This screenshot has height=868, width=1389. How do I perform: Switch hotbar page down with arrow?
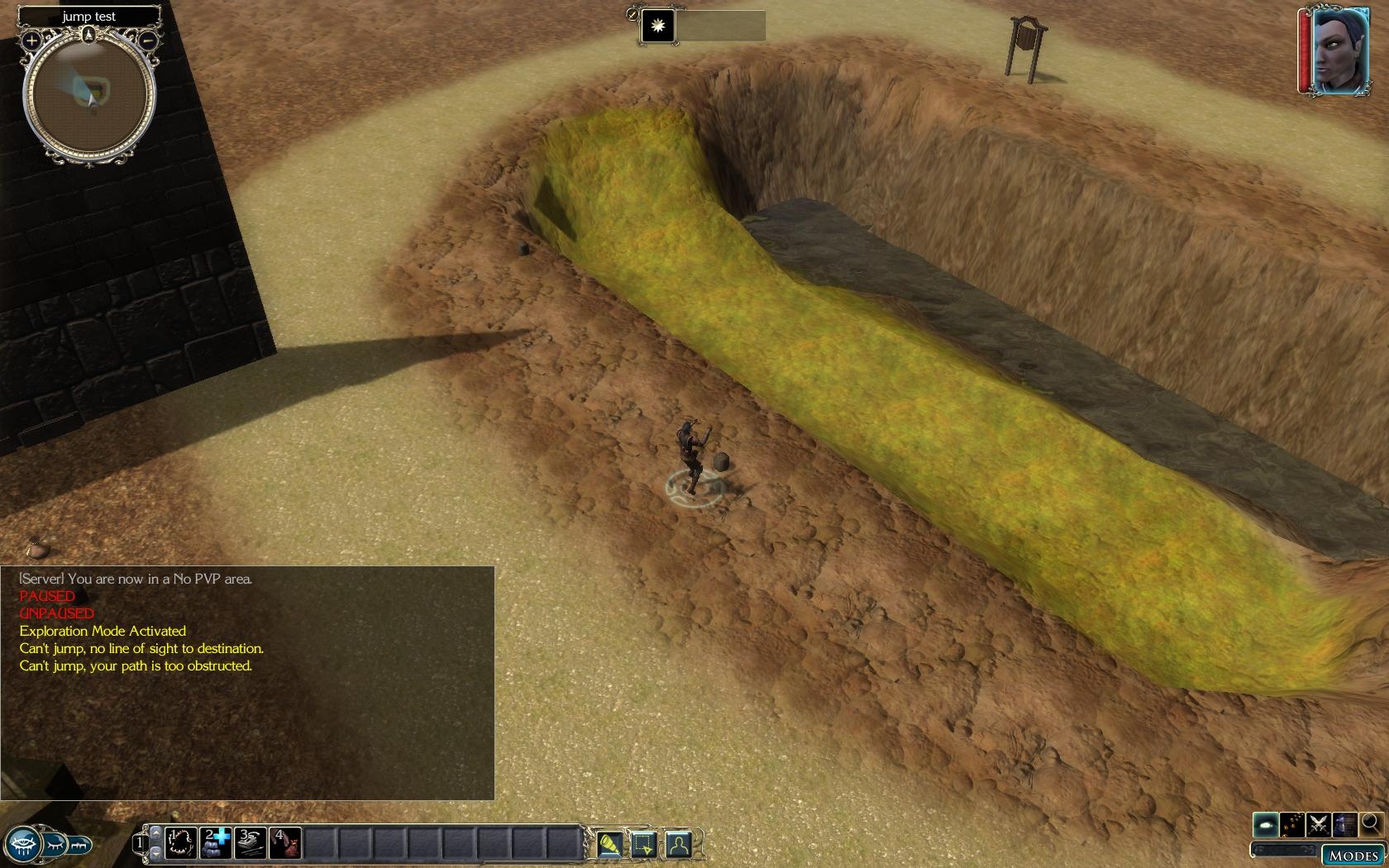pyautogui.click(x=155, y=853)
